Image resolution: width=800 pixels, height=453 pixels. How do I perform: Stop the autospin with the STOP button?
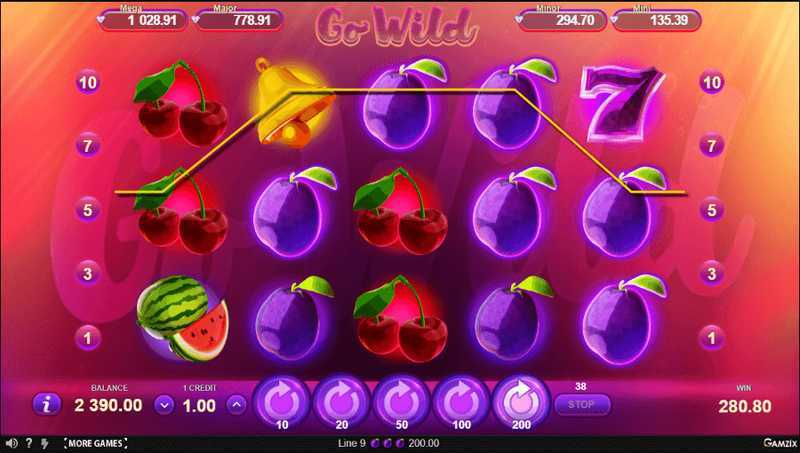[x=580, y=405]
